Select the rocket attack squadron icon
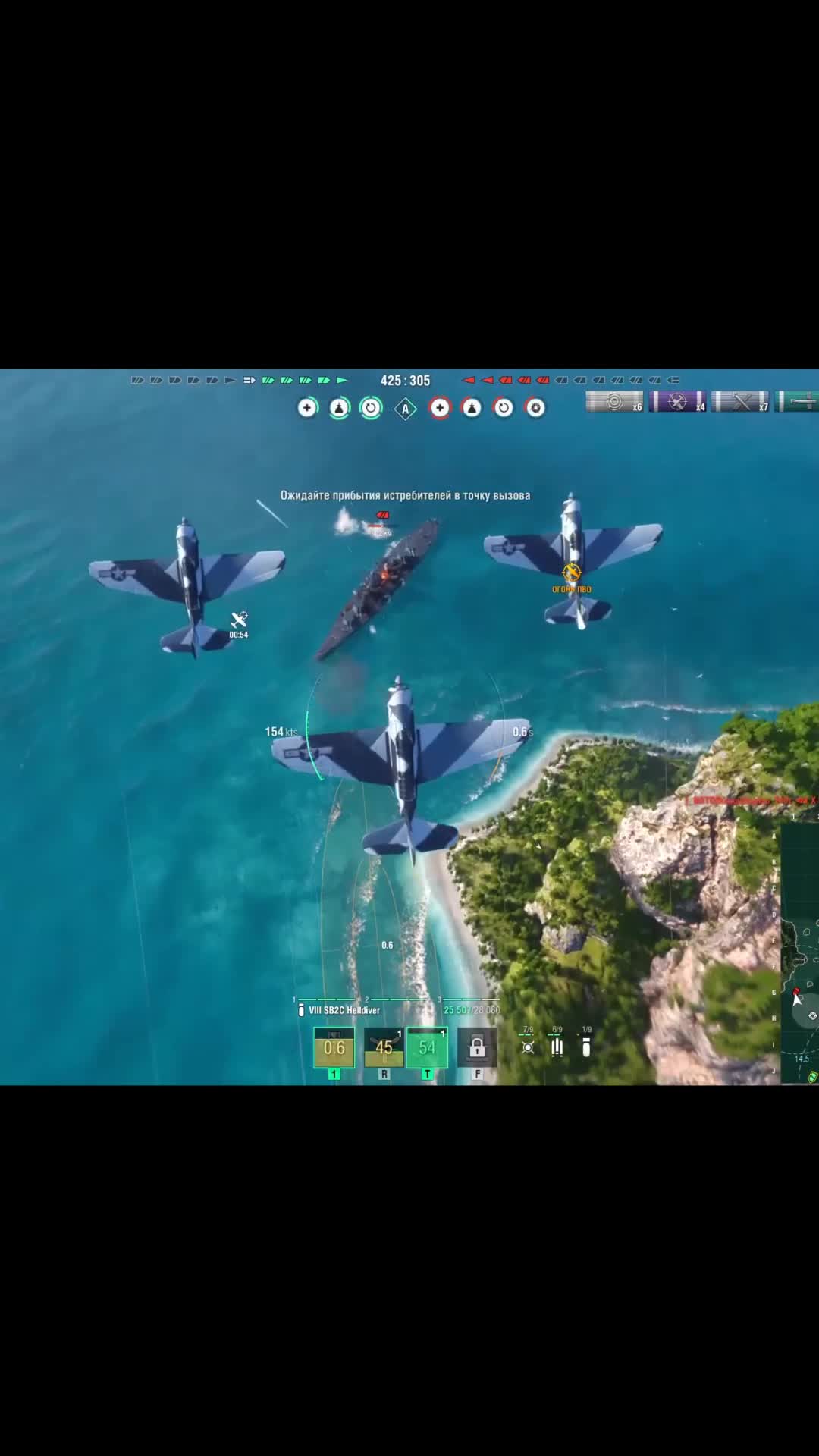Image resolution: width=819 pixels, height=1456 pixels. coord(528,1047)
